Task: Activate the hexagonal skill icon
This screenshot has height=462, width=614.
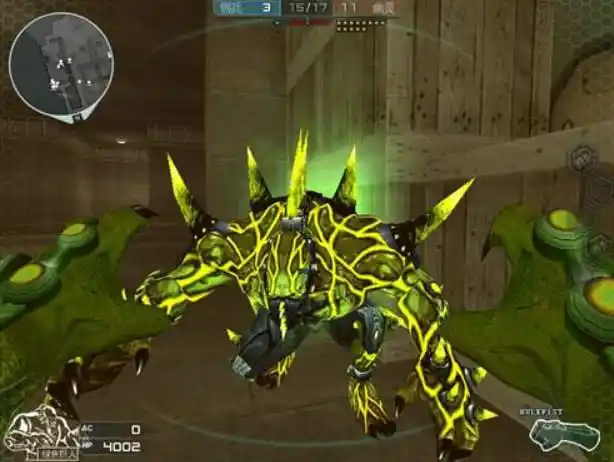Action: click(x=585, y=159)
